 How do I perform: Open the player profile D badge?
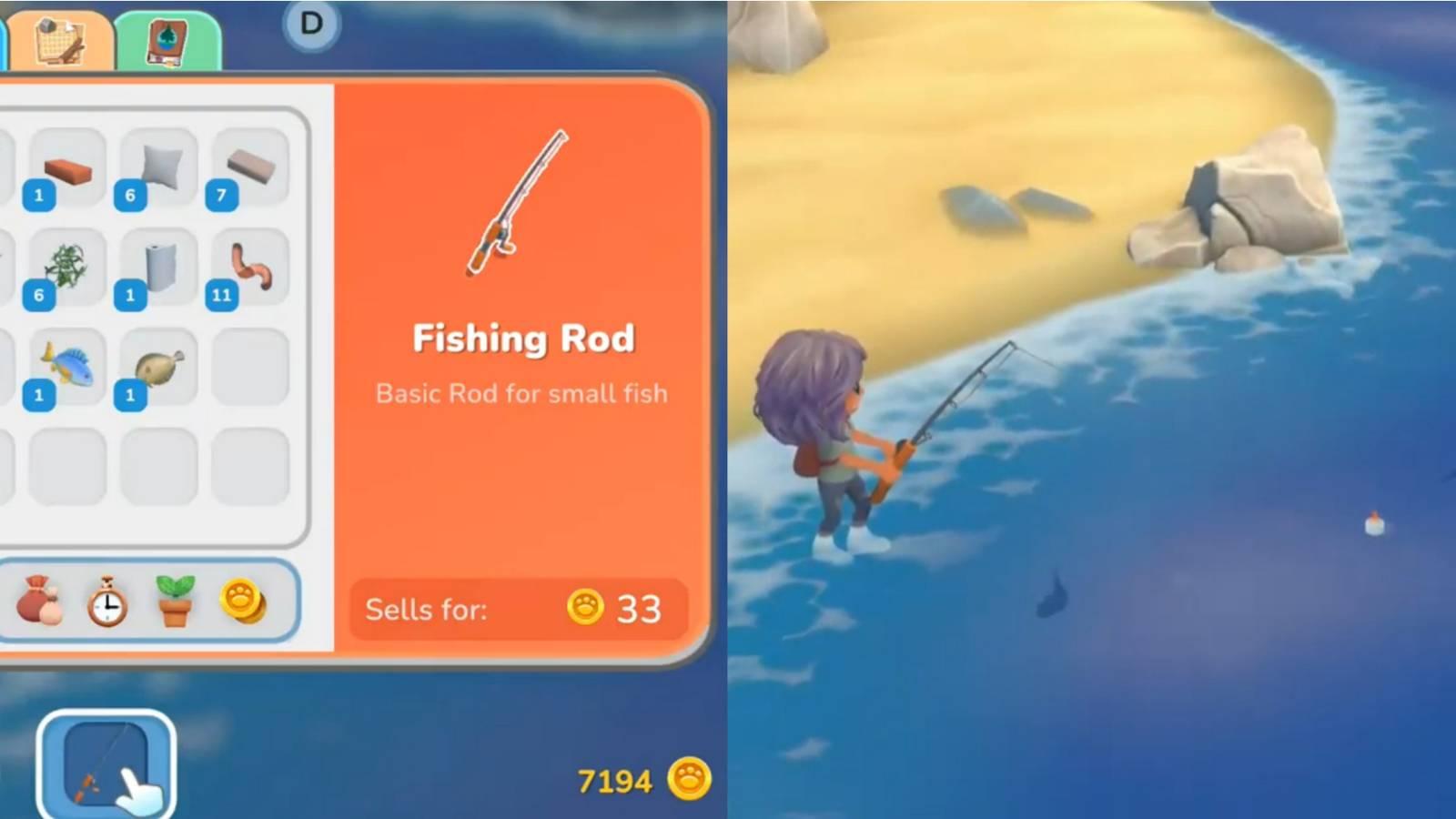tap(310, 25)
